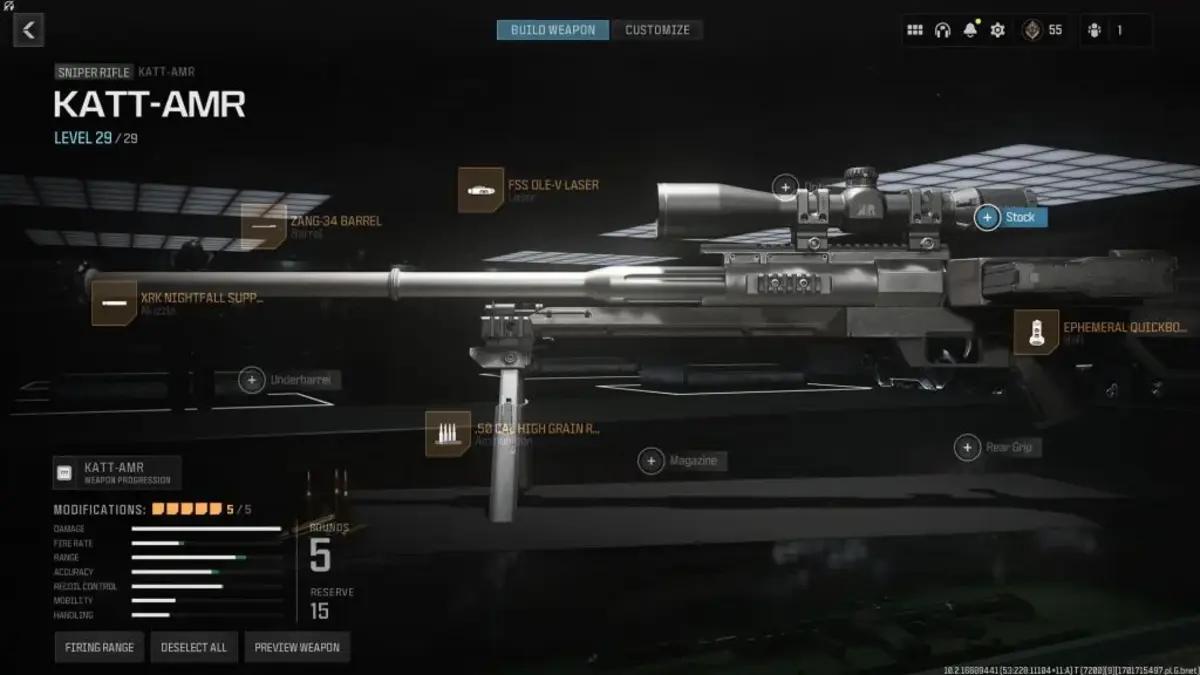Image resolution: width=1200 pixels, height=675 pixels.
Task: Select the FSS OLE-V Laser attachment
Action: pyautogui.click(x=481, y=190)
